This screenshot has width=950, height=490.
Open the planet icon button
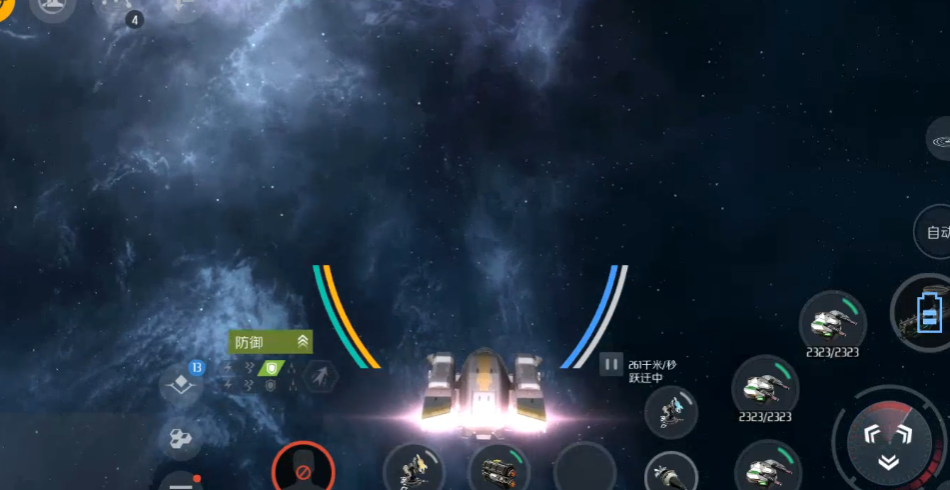click(938, 142)
